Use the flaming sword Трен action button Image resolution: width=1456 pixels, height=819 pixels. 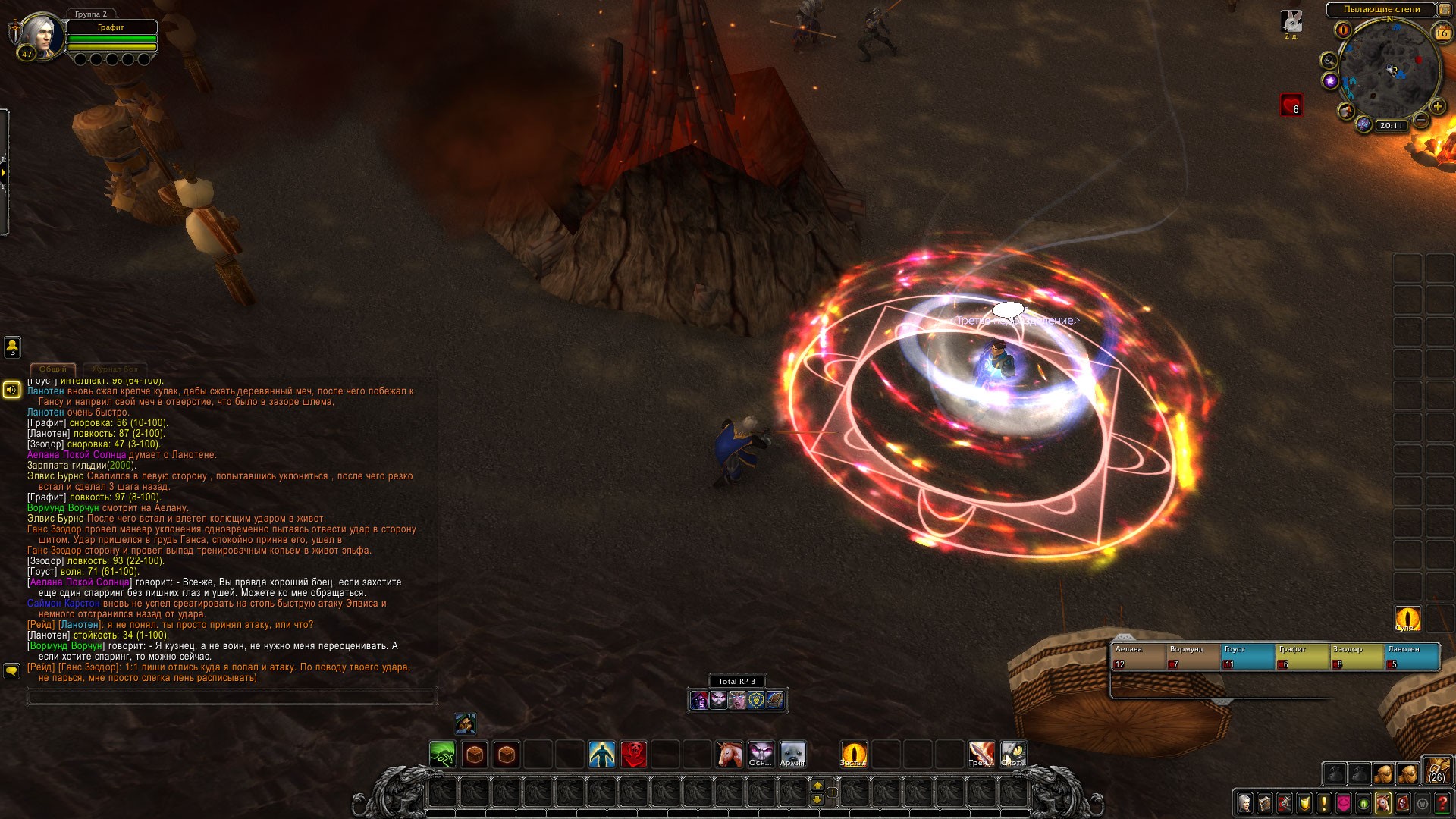click(981, 755)
